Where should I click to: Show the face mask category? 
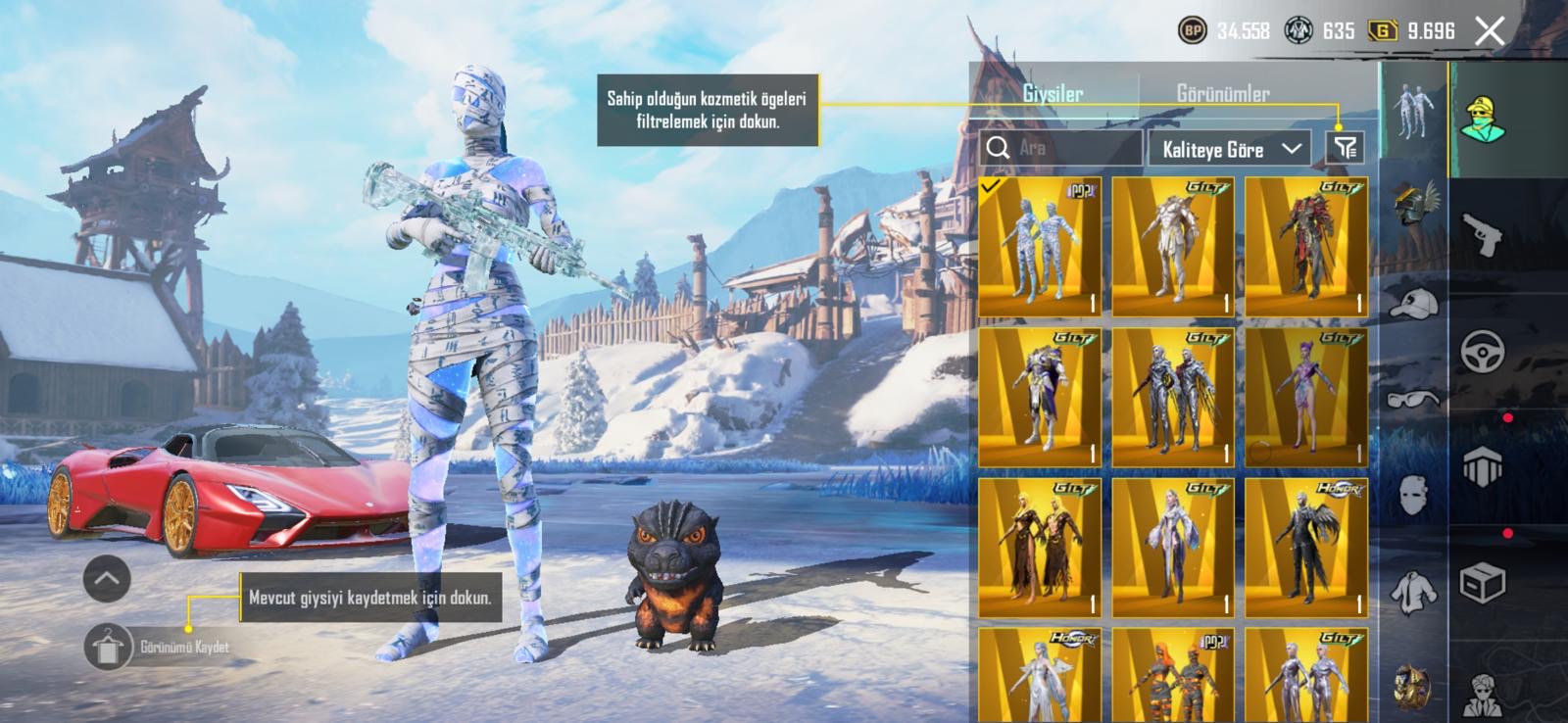pyautogui.click(x=1413, y=495)
